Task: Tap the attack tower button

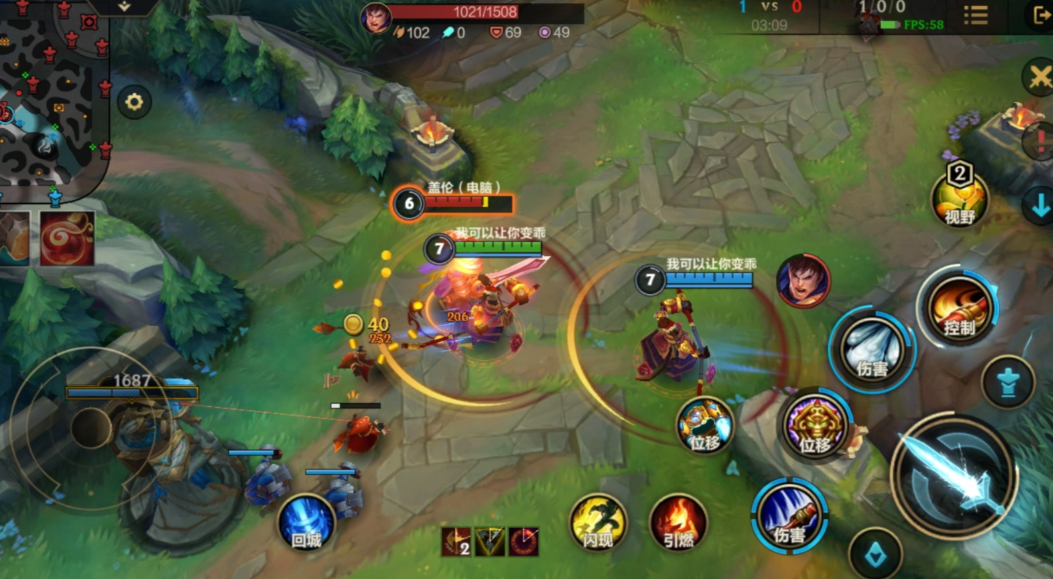Action: (x=1007, y=382)
